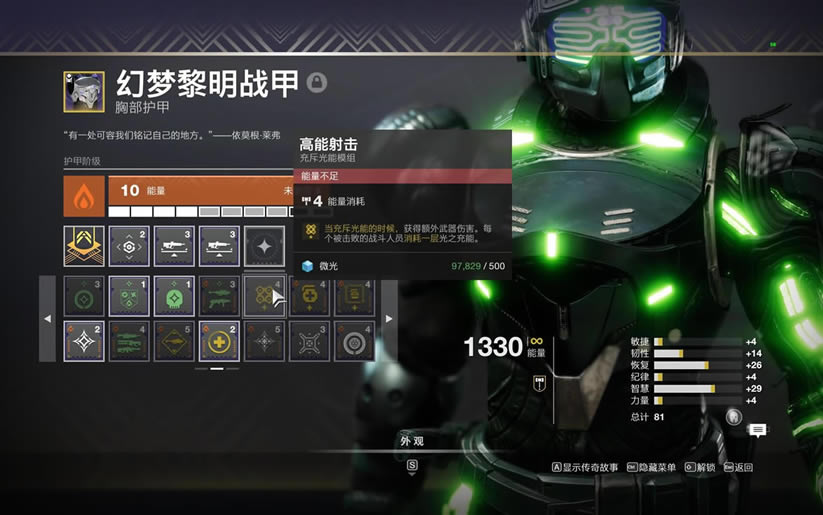Pick the yellow diamond rifle mod costing 5

tap(174, 341)
